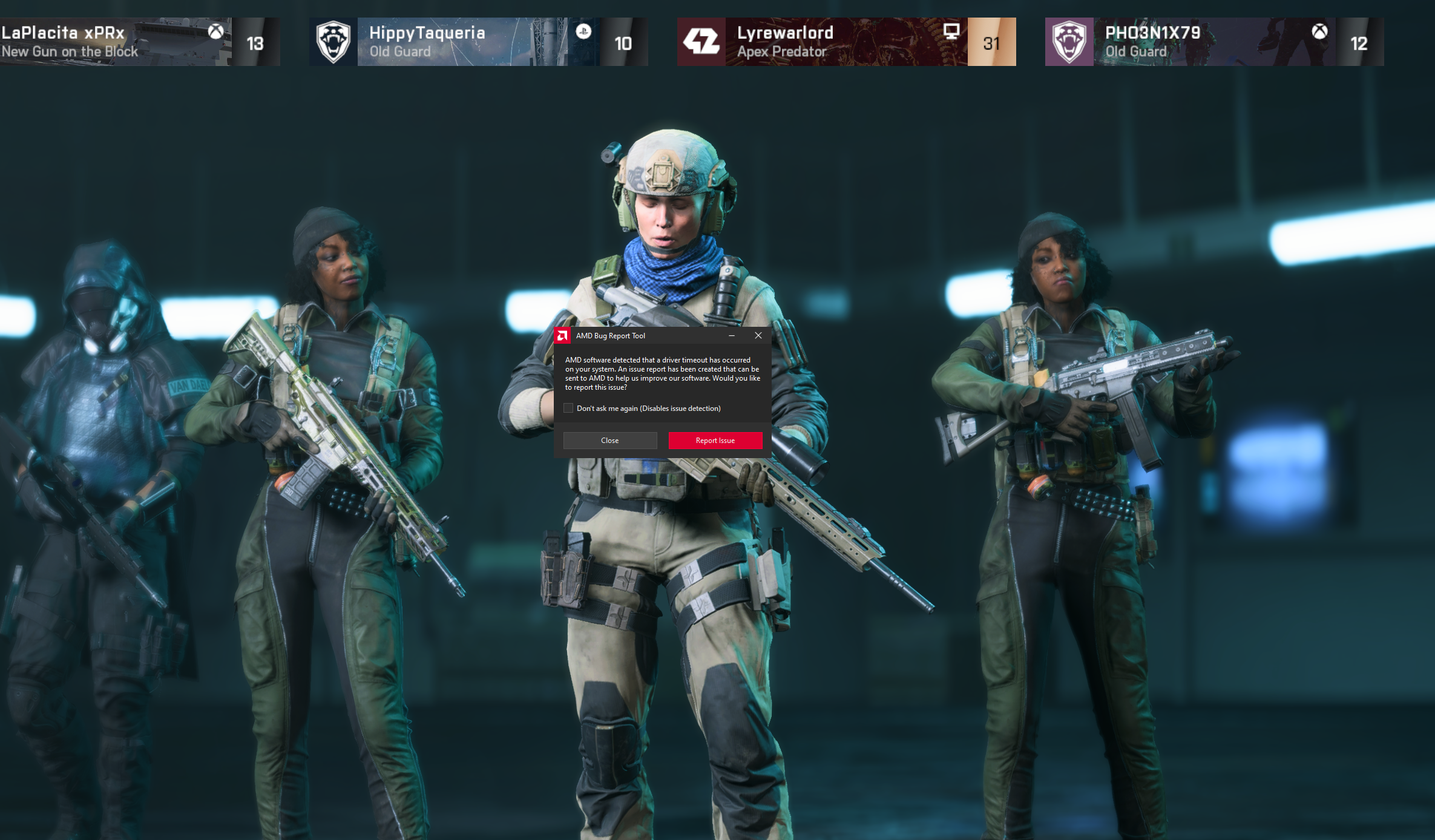Click the Report Issue button
This screenshot has width=1435, height=840.
(x=715, y=441)
